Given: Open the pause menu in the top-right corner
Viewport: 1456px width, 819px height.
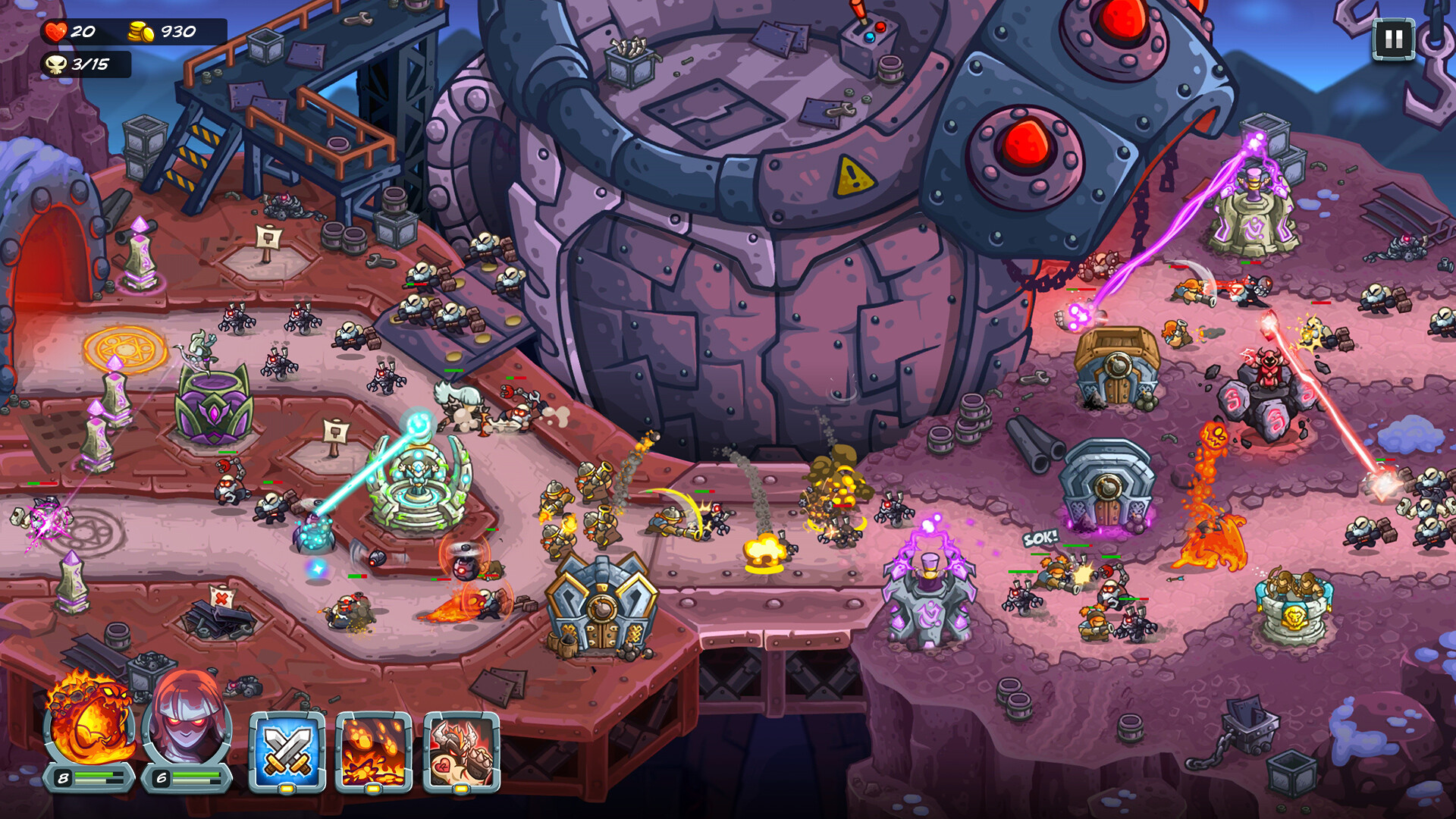Looking at the screenshot, I should tap(1394, 40).
